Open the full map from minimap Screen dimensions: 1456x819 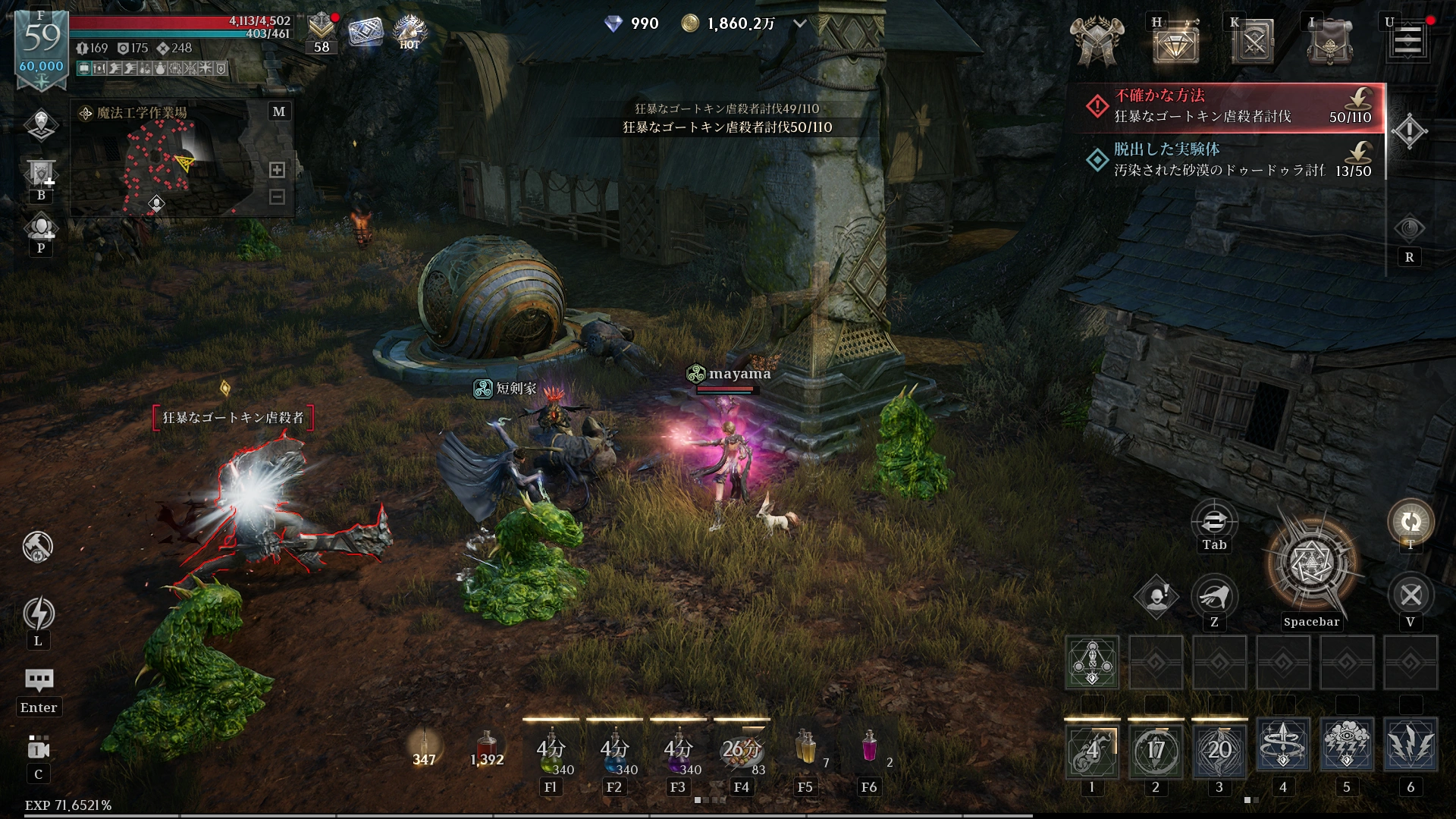pos(279,111)
